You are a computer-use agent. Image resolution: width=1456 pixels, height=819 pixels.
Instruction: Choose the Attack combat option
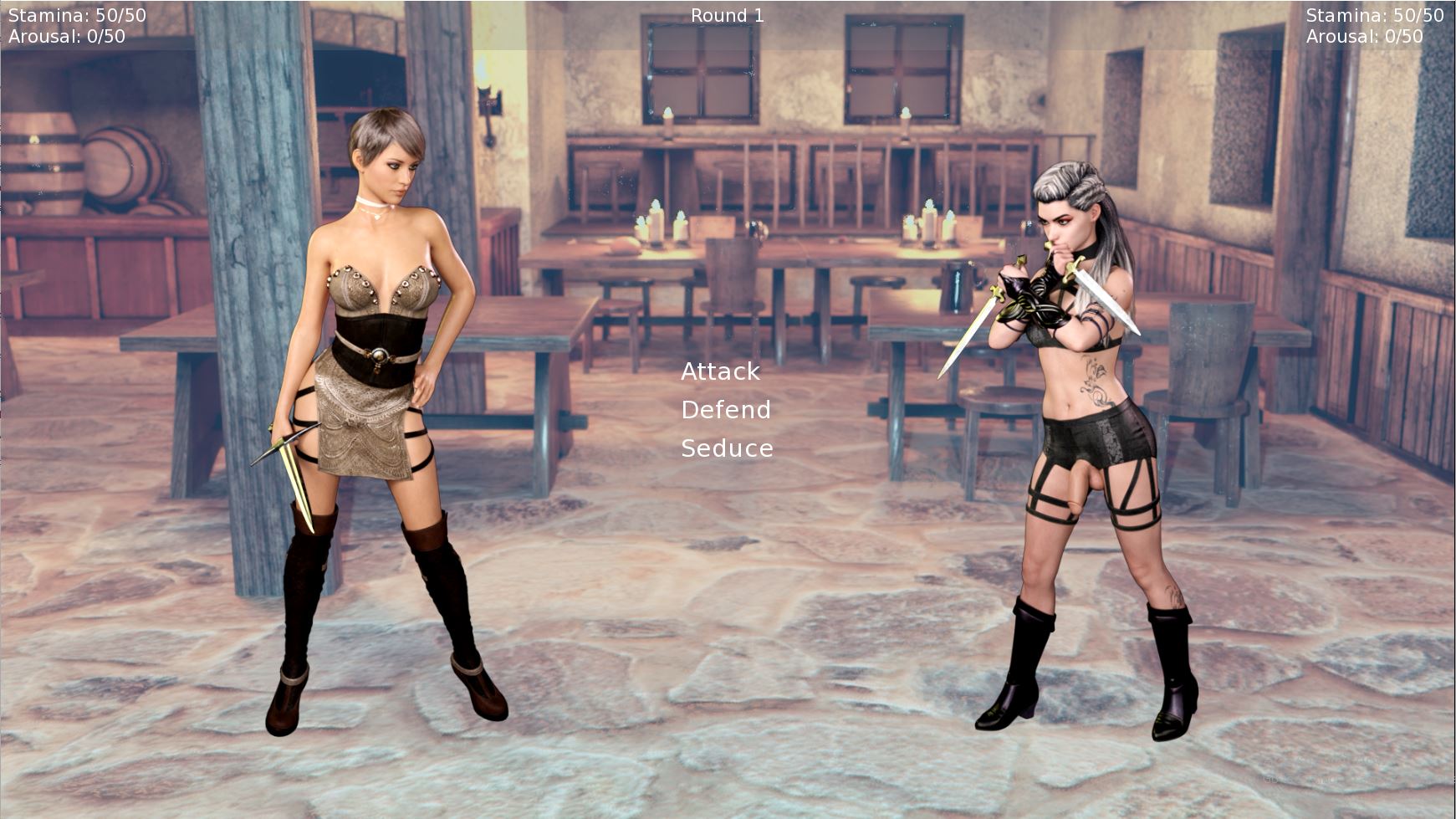(x=720, y=371)
